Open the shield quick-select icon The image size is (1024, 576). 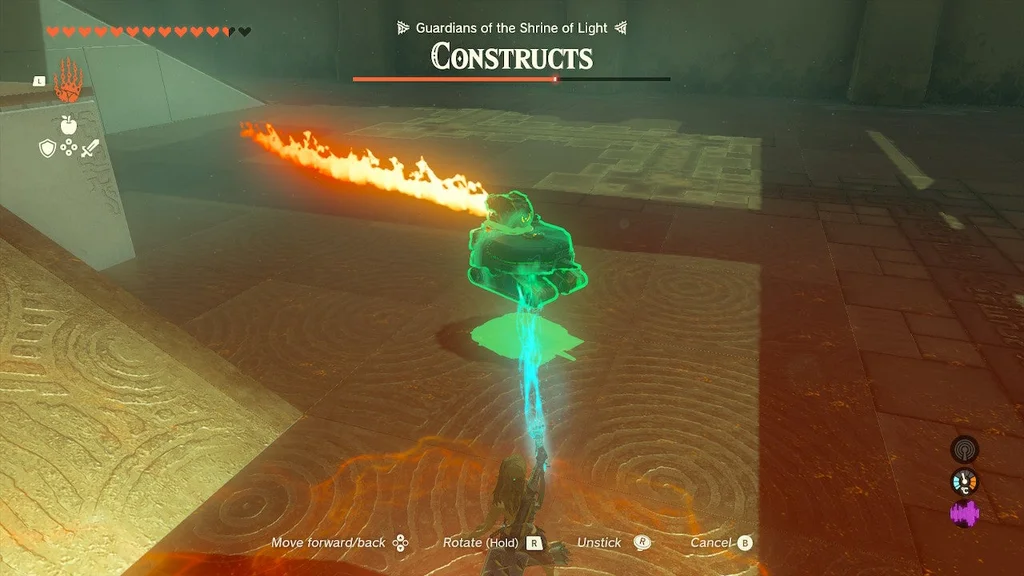[46, 148]
